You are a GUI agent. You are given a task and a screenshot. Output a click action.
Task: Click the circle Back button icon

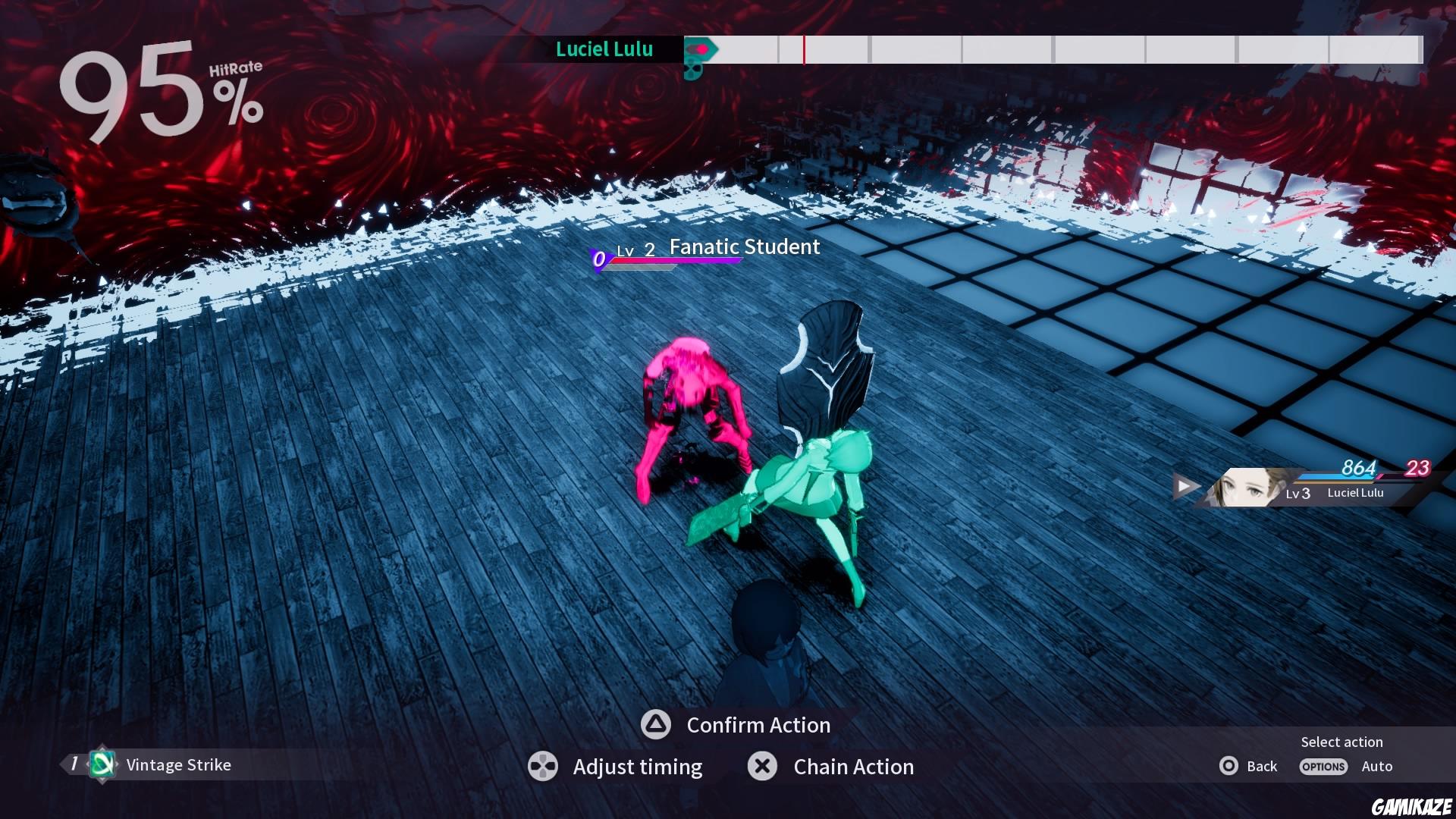(1228, 767)
